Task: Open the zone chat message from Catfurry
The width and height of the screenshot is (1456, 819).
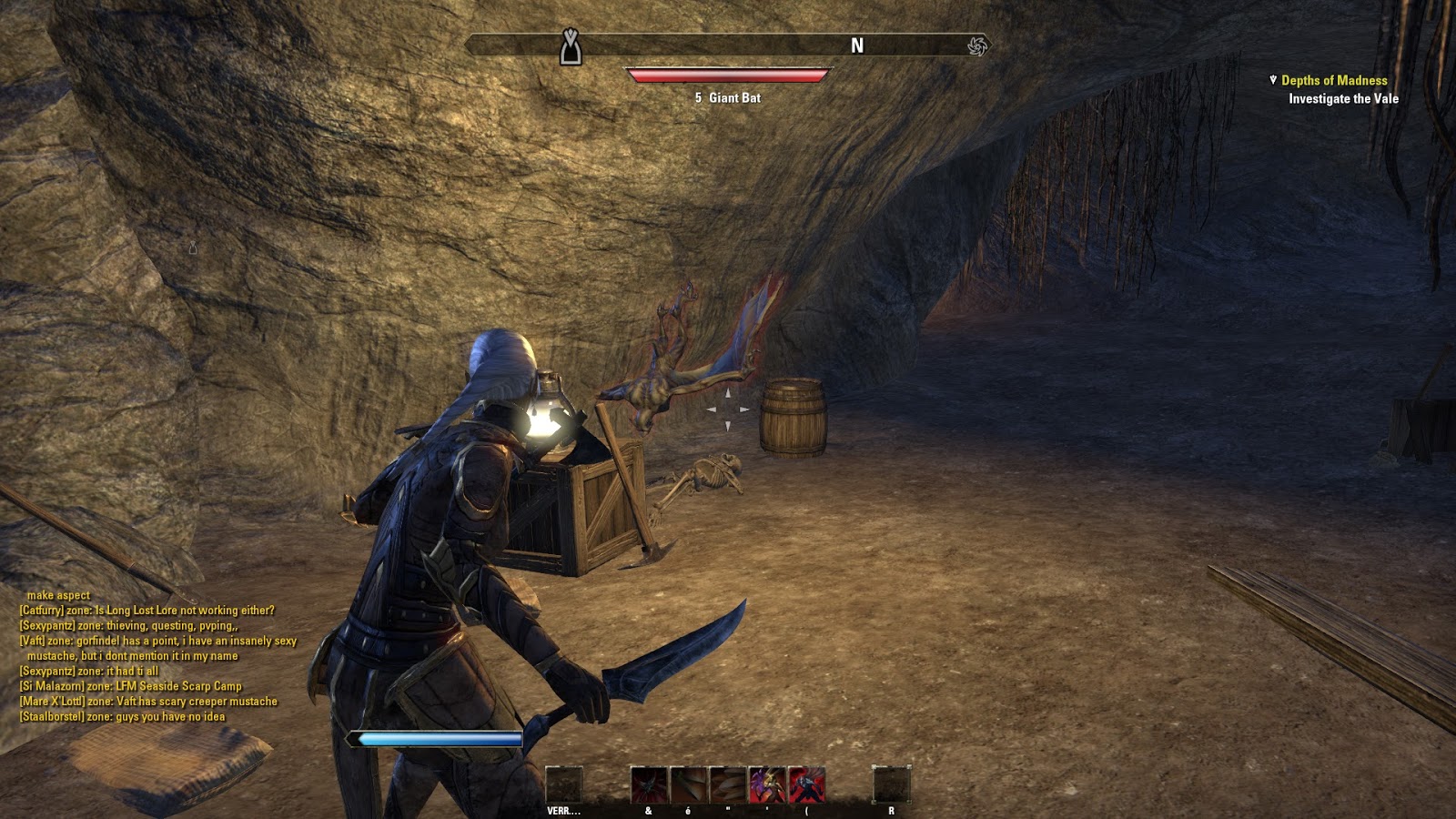Action: (147, 611)
